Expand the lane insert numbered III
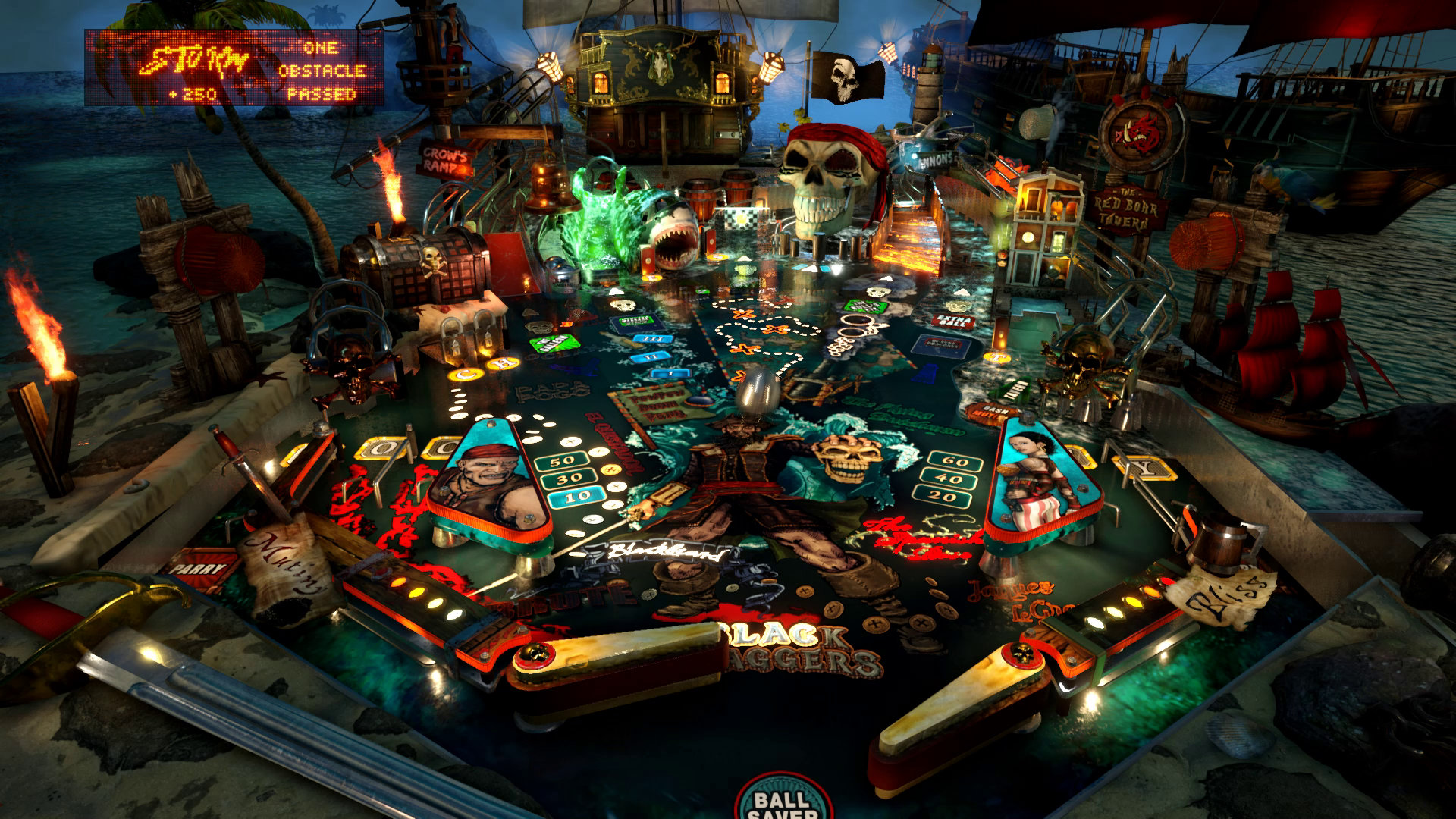The height and width of the screenshot is (819, 1456). [652, 339]
